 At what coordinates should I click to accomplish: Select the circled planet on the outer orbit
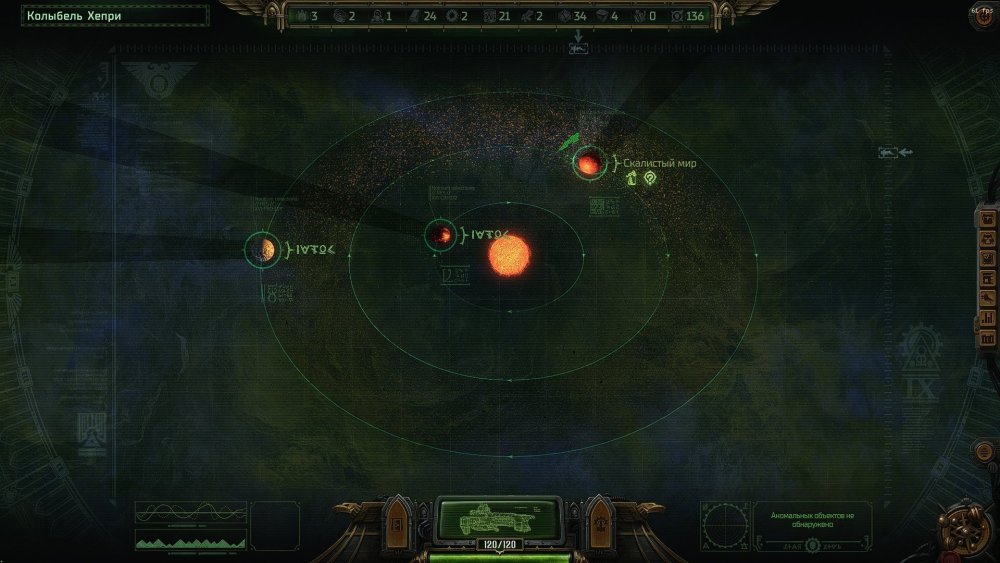263,249
